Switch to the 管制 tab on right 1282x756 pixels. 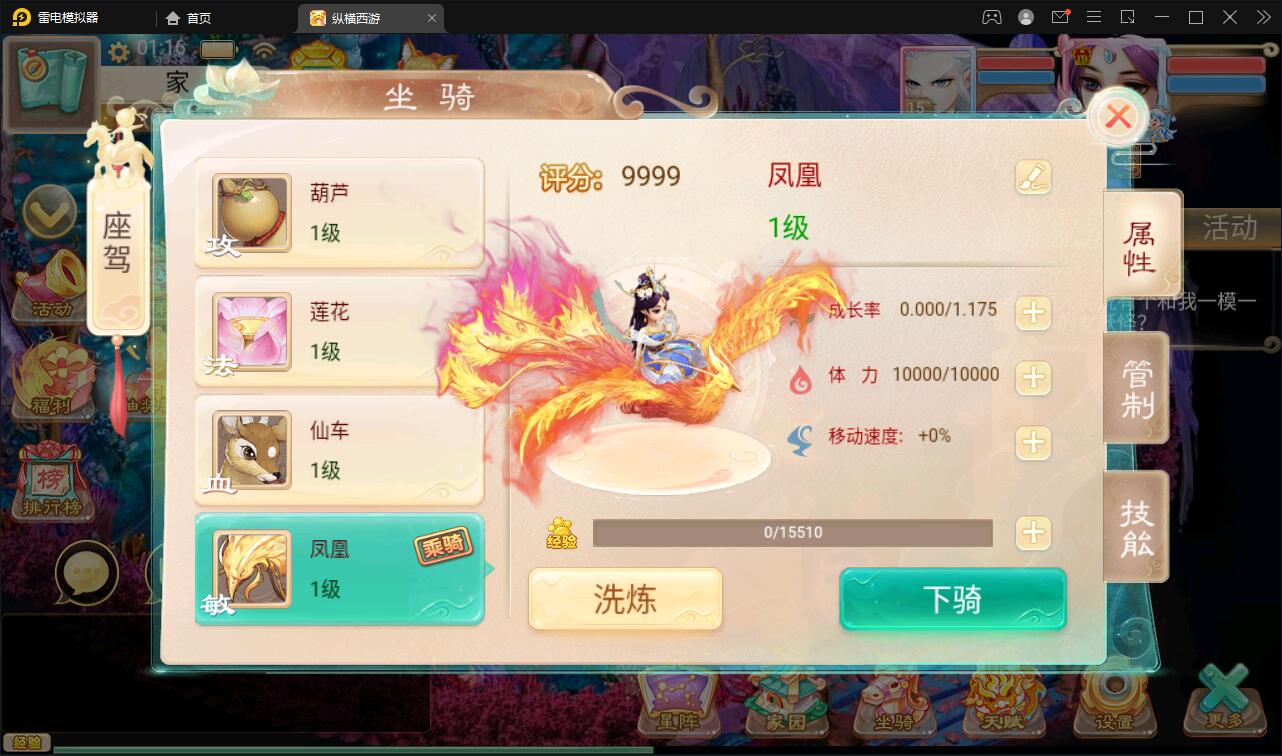(x=1136, y=388)
